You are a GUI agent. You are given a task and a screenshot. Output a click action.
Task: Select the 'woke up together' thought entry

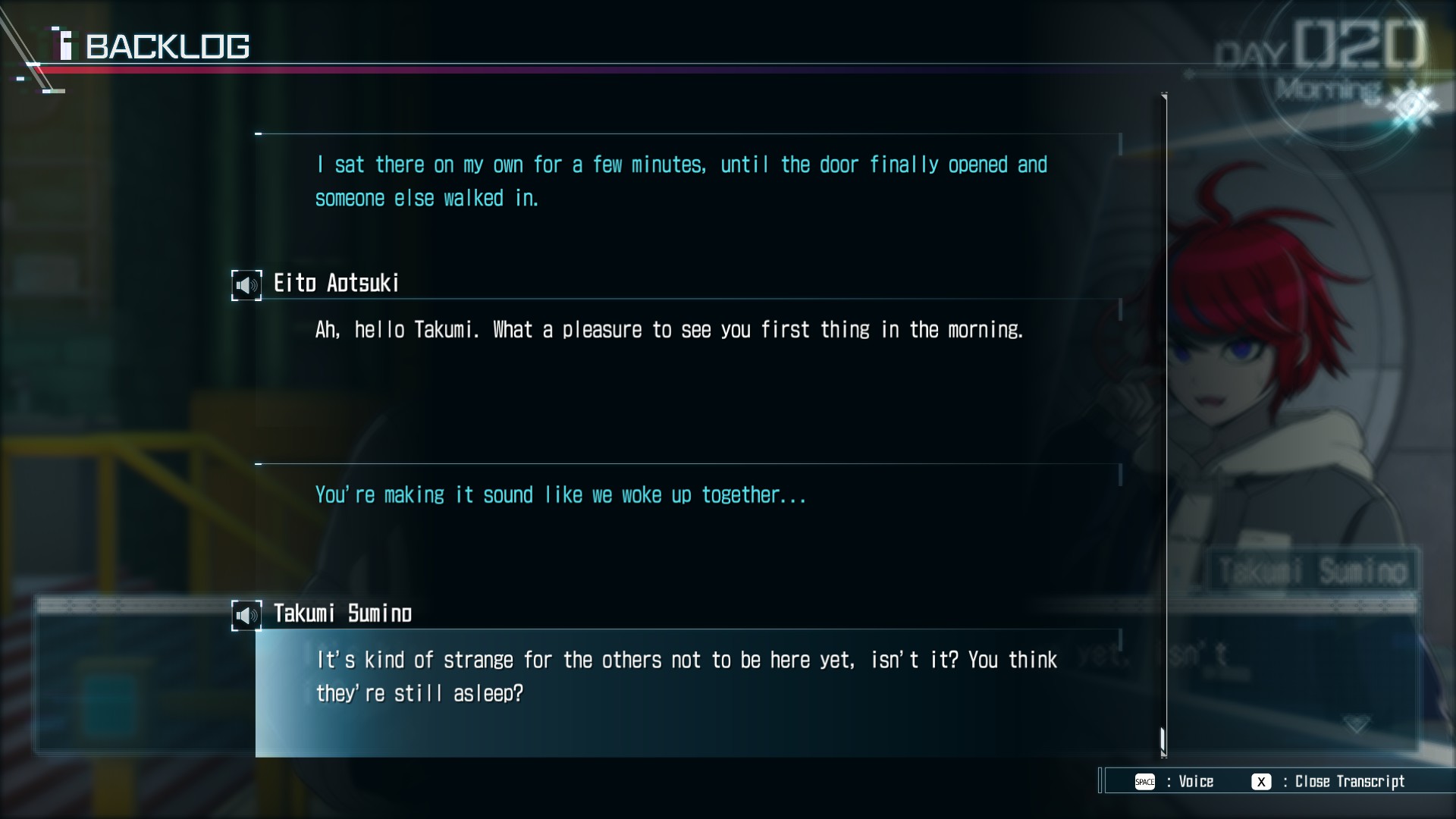(560, 495)
